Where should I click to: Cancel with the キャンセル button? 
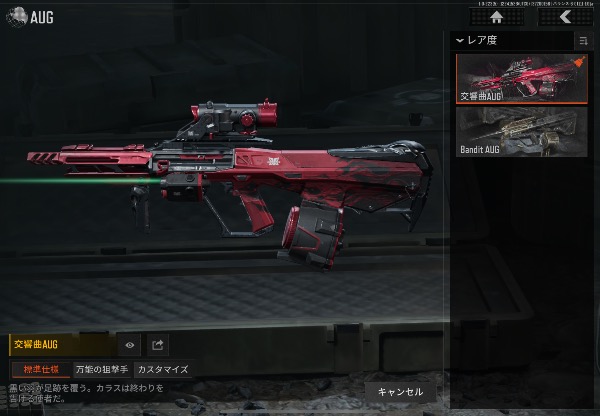click(401, 391)
